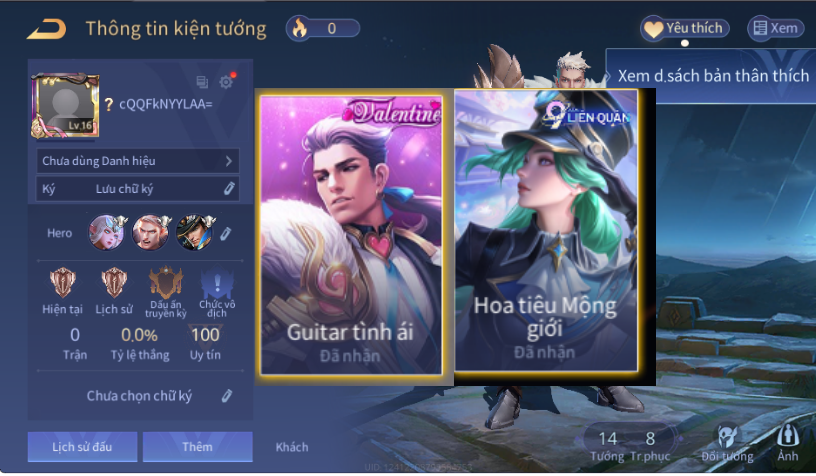This screenshot has width=816, height=476.
Task: Edit the featured Hero list with the pencil
Action: (226, 233)
